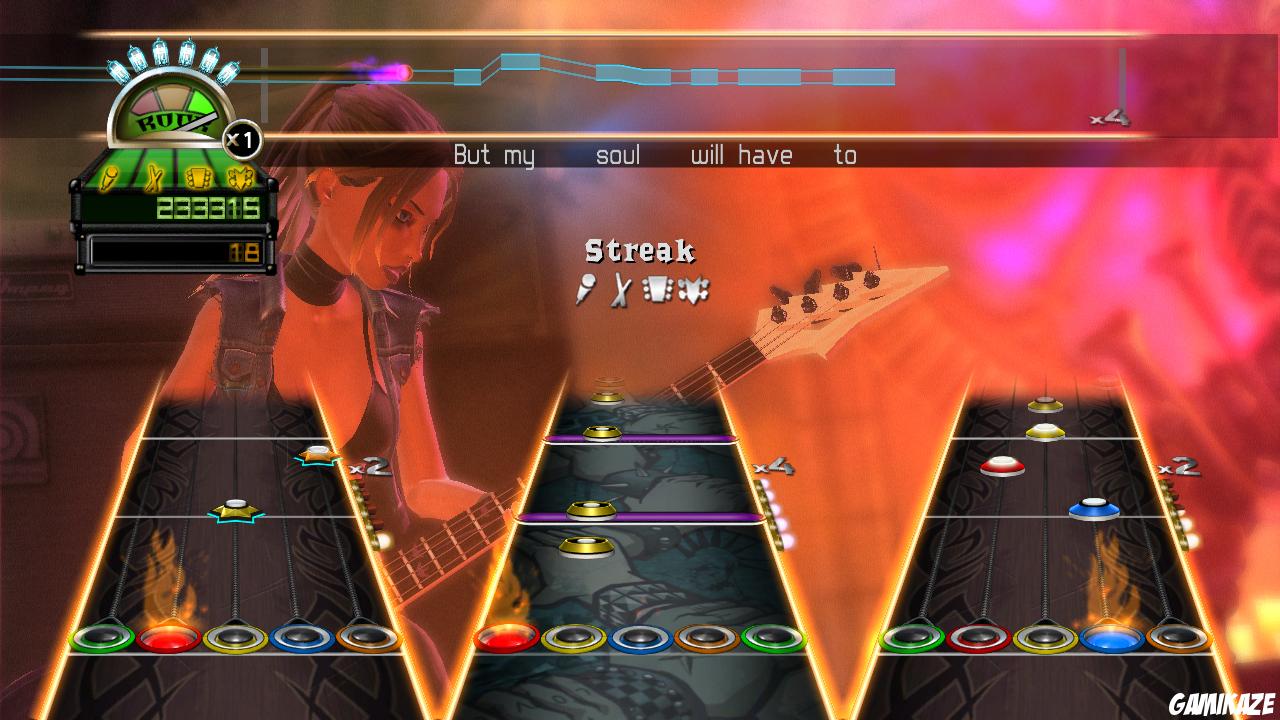Image resolution: width=1280 pixels, height=720 pixels.
Task: Select the microphone icon under Streak
Action: click(x=586, y=290)
